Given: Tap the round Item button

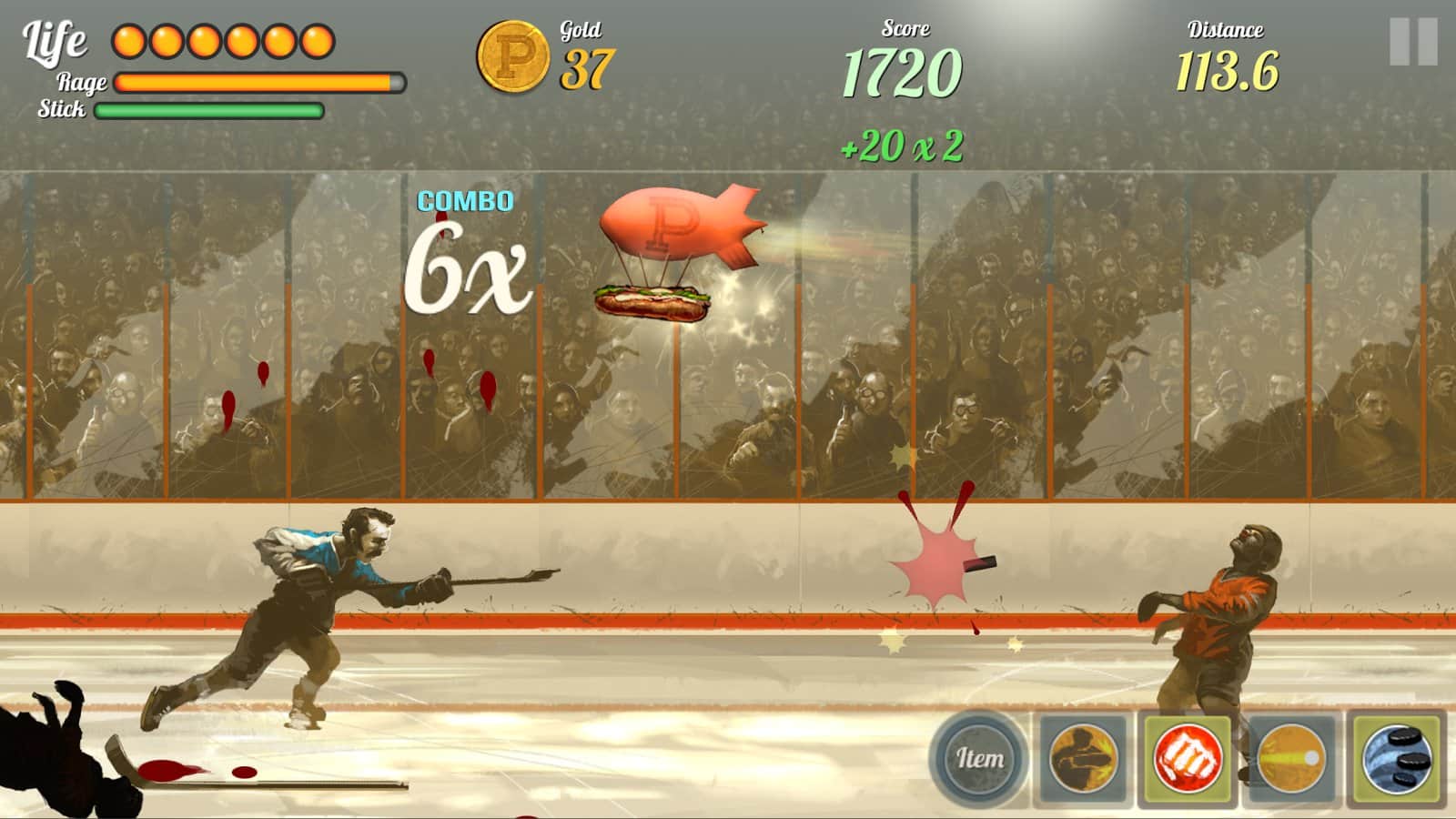Looking at the screenshot, I should 978,758.
